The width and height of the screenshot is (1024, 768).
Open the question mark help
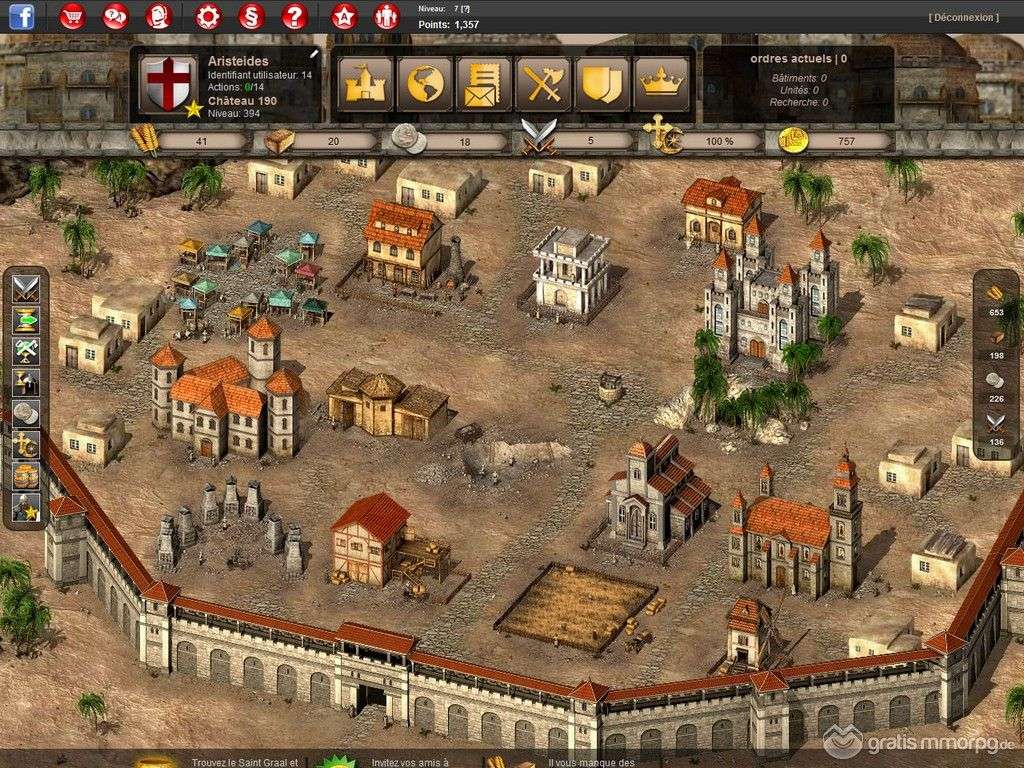pyautogui.click(x=293, y=16)
